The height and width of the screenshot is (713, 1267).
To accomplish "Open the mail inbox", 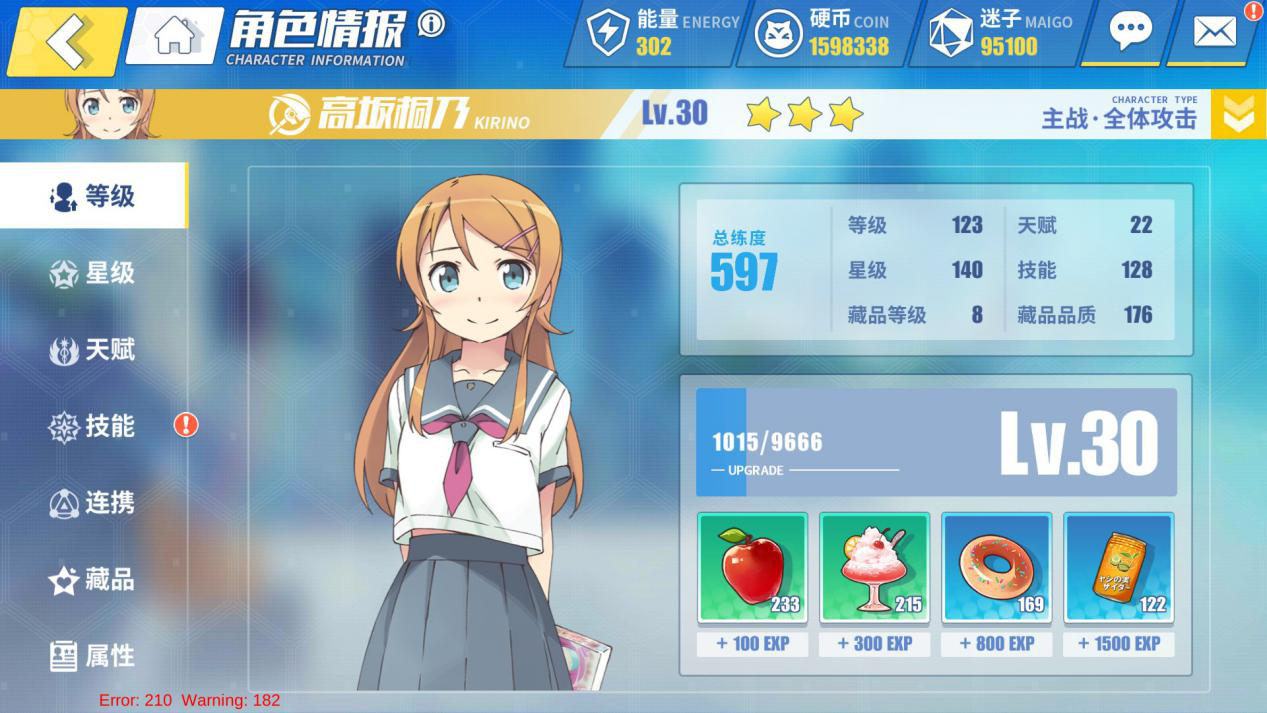I will tap(1215, 32).
